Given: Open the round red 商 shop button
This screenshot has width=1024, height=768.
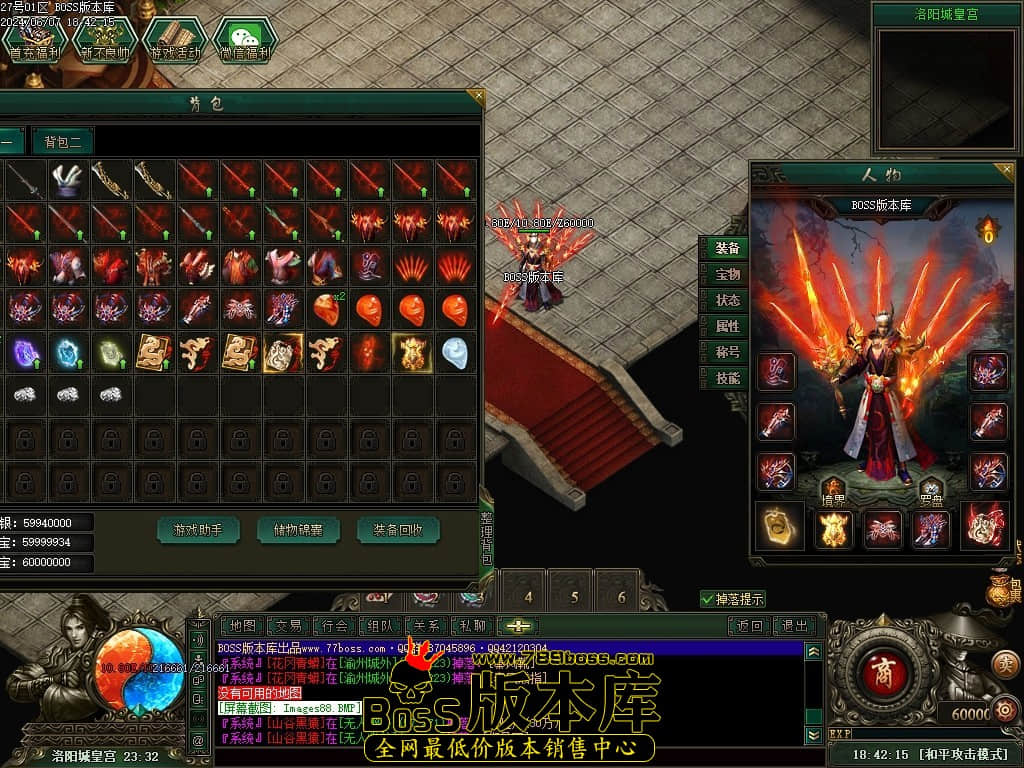Looking at the screenshot, I should 882,669.
